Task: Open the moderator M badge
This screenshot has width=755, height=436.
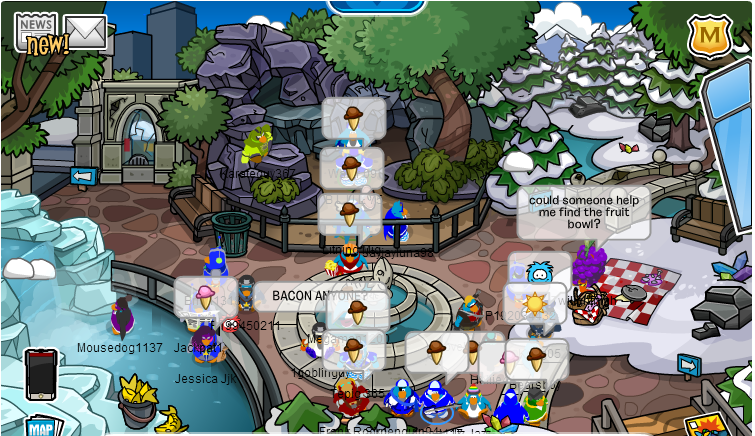Action: pyautogui.click(x=709, y=35)
